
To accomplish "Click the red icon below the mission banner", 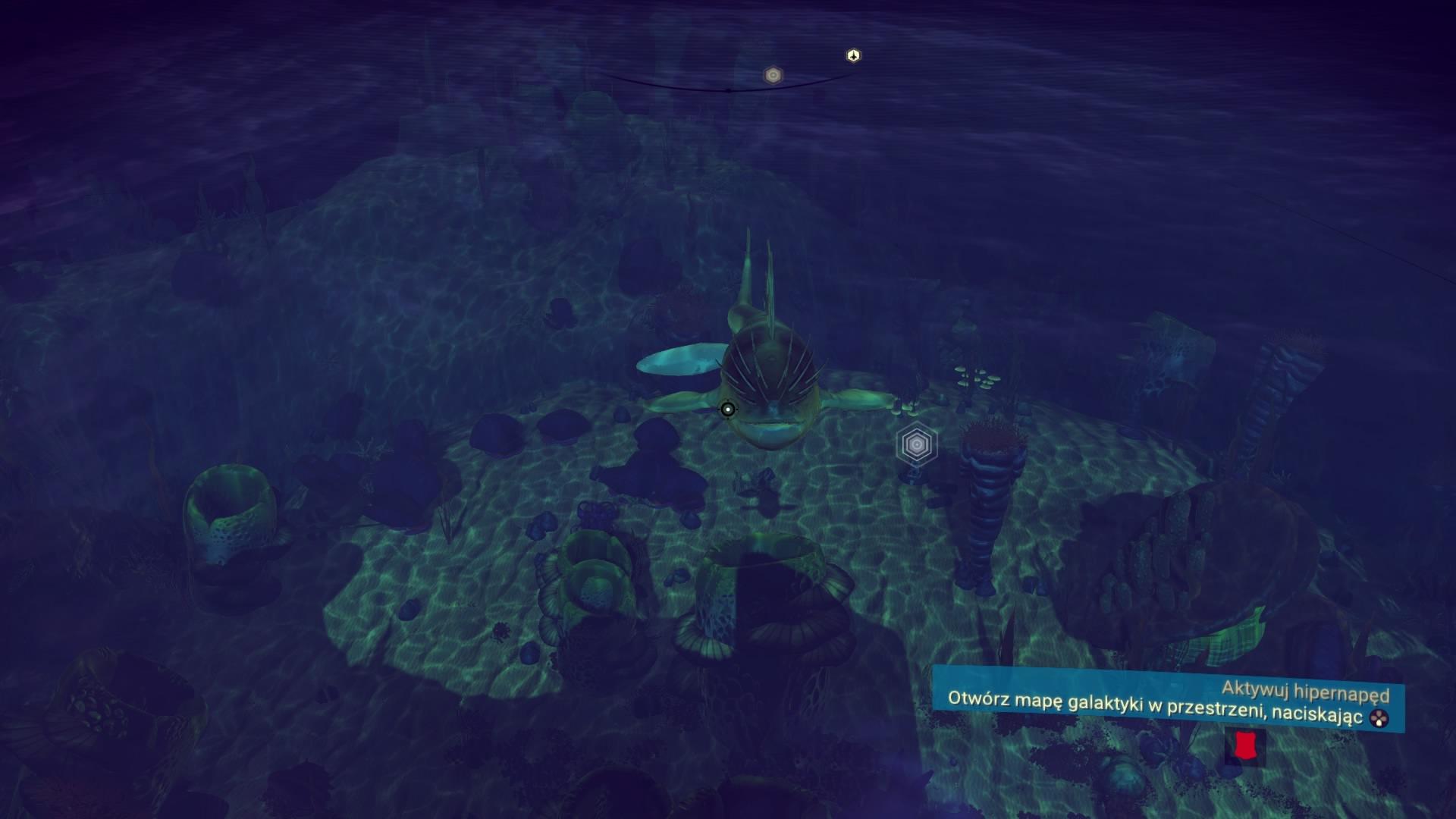I will pos(1244,746).
